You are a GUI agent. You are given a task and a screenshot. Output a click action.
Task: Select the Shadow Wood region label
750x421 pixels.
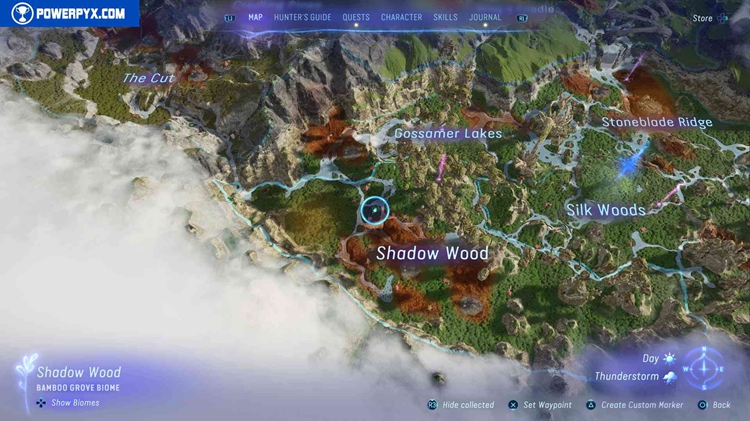pos(432,254)
